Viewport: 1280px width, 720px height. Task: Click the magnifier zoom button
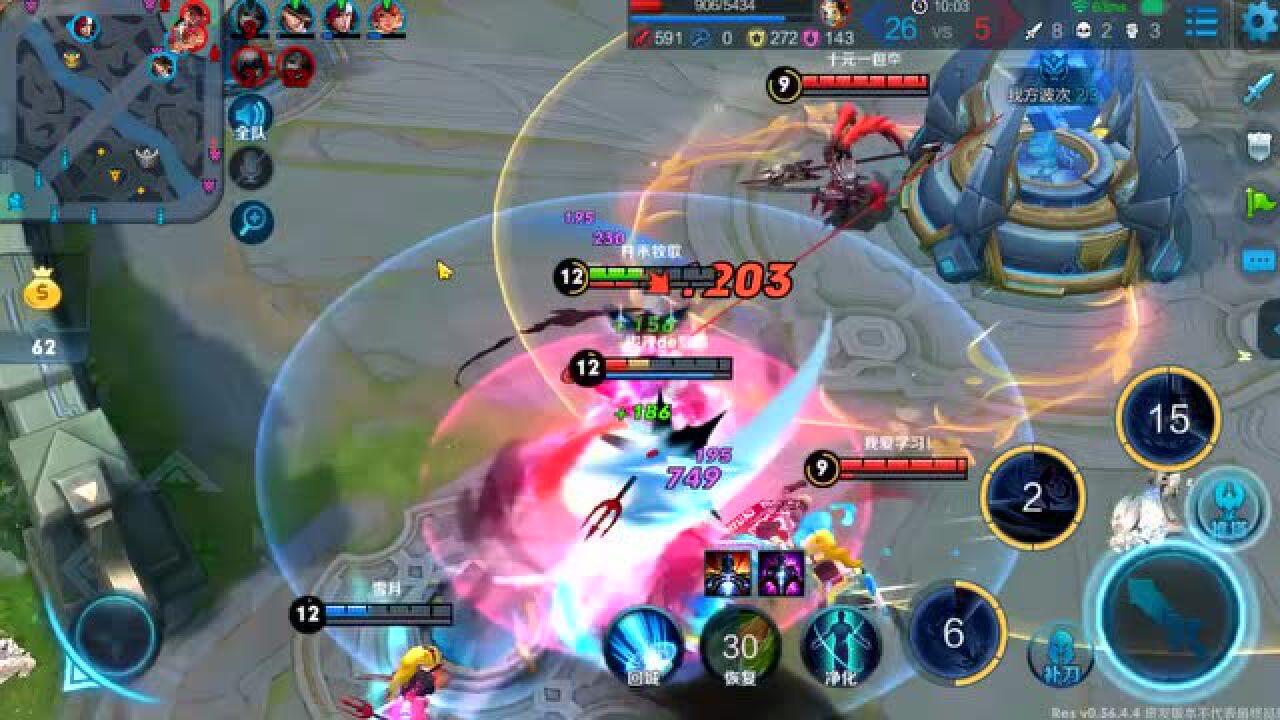(x=251, y=222)
